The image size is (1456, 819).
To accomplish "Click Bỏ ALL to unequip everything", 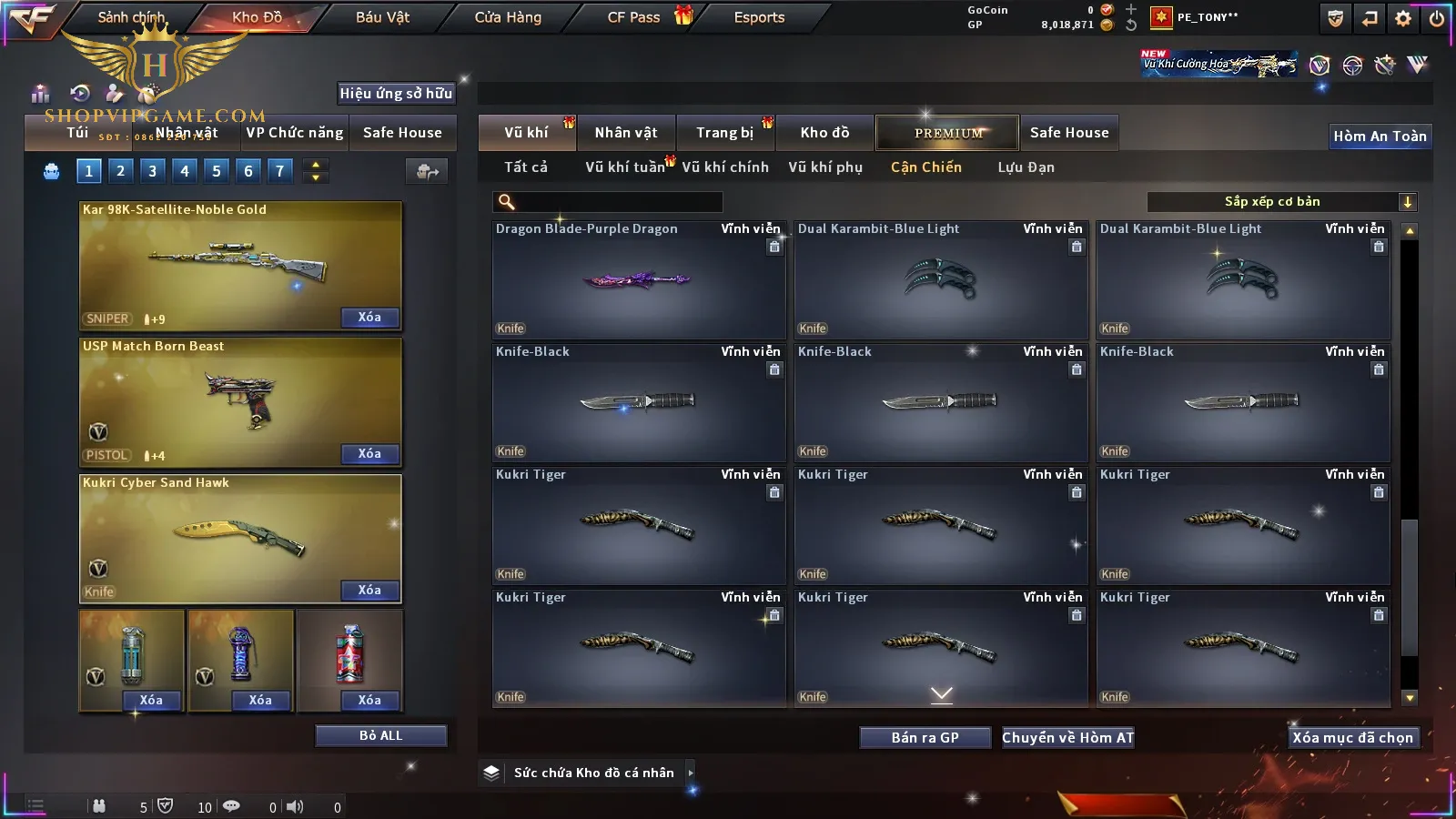I will coord(380,736).
